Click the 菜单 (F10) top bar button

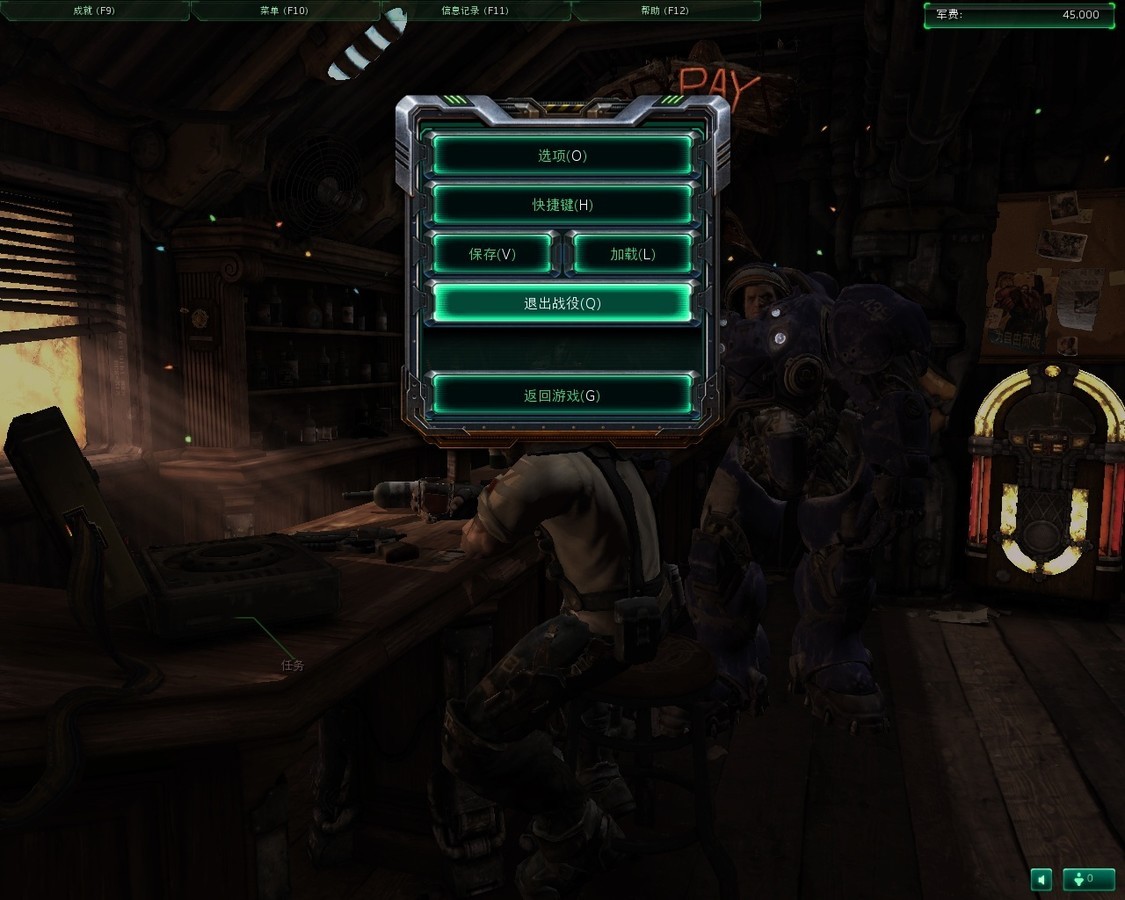285,11
